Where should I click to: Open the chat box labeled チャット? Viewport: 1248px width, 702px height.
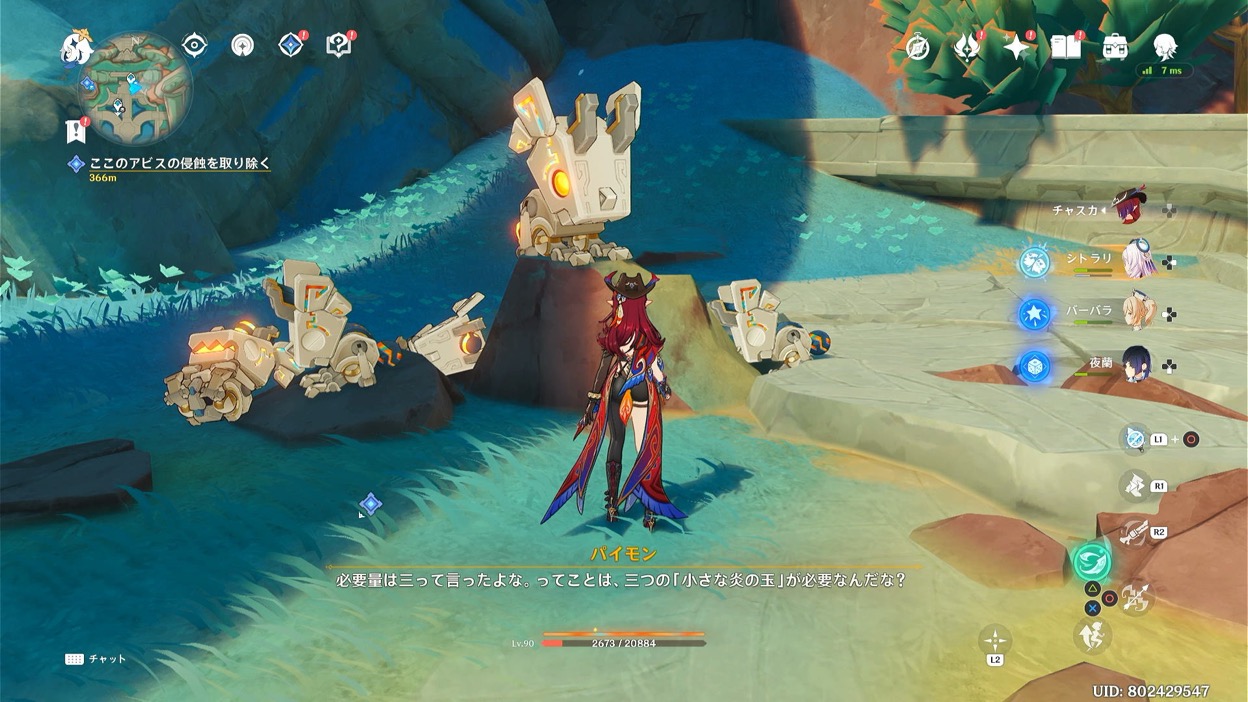(96, 659)
